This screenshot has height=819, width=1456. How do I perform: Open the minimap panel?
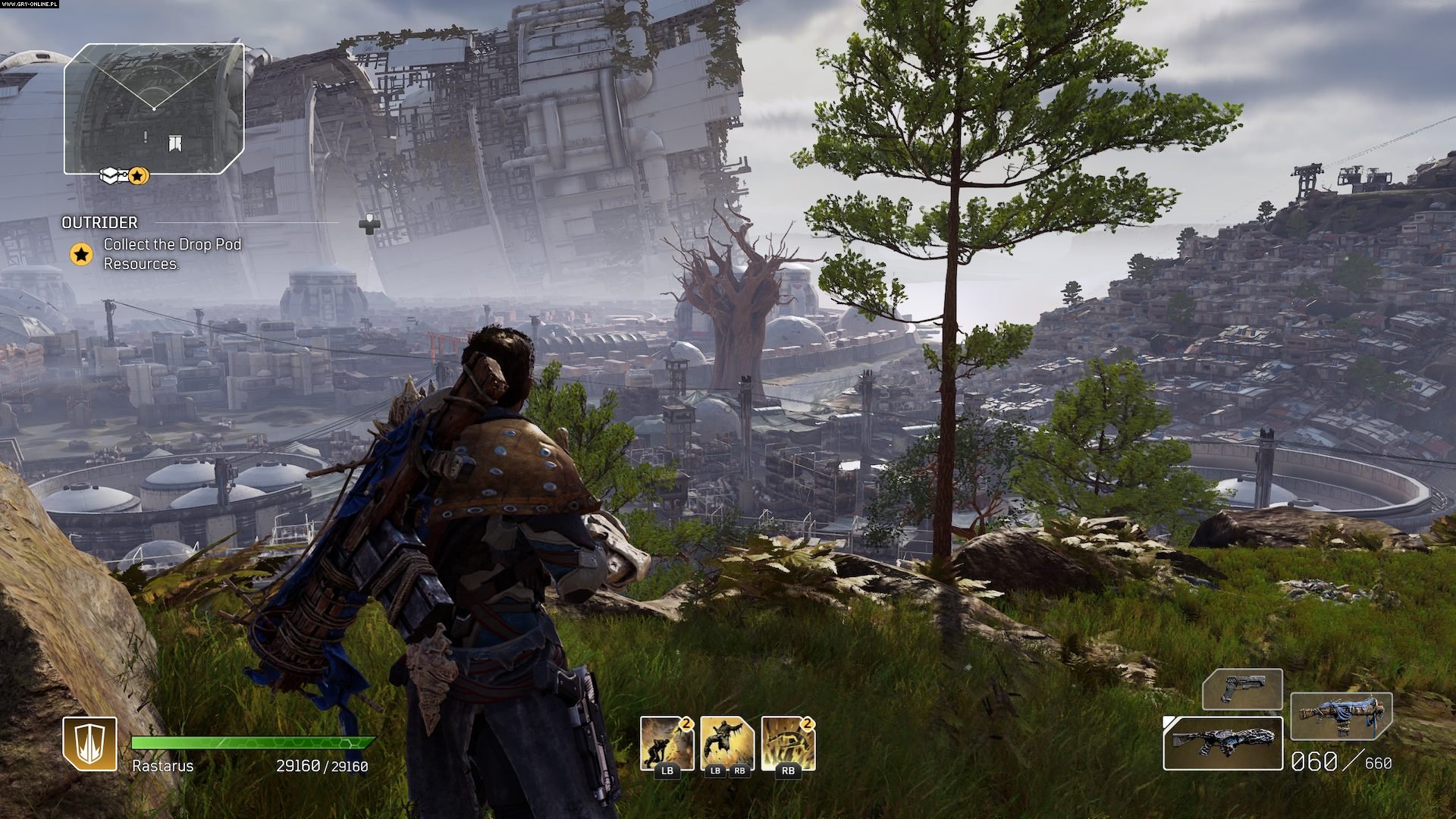coord(154,108)
